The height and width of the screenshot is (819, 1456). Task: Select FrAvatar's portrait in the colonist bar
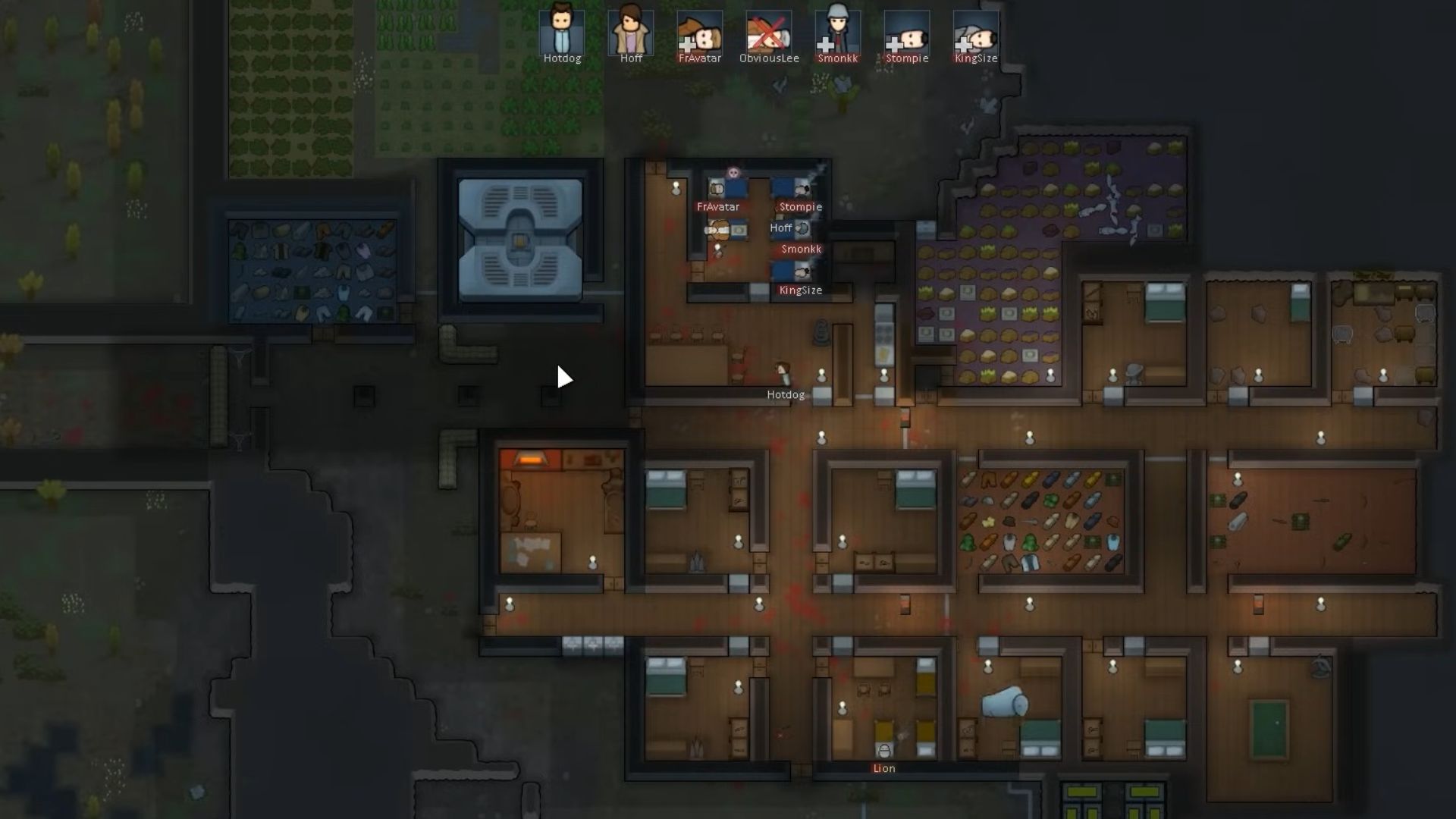(x=699, y=30)
